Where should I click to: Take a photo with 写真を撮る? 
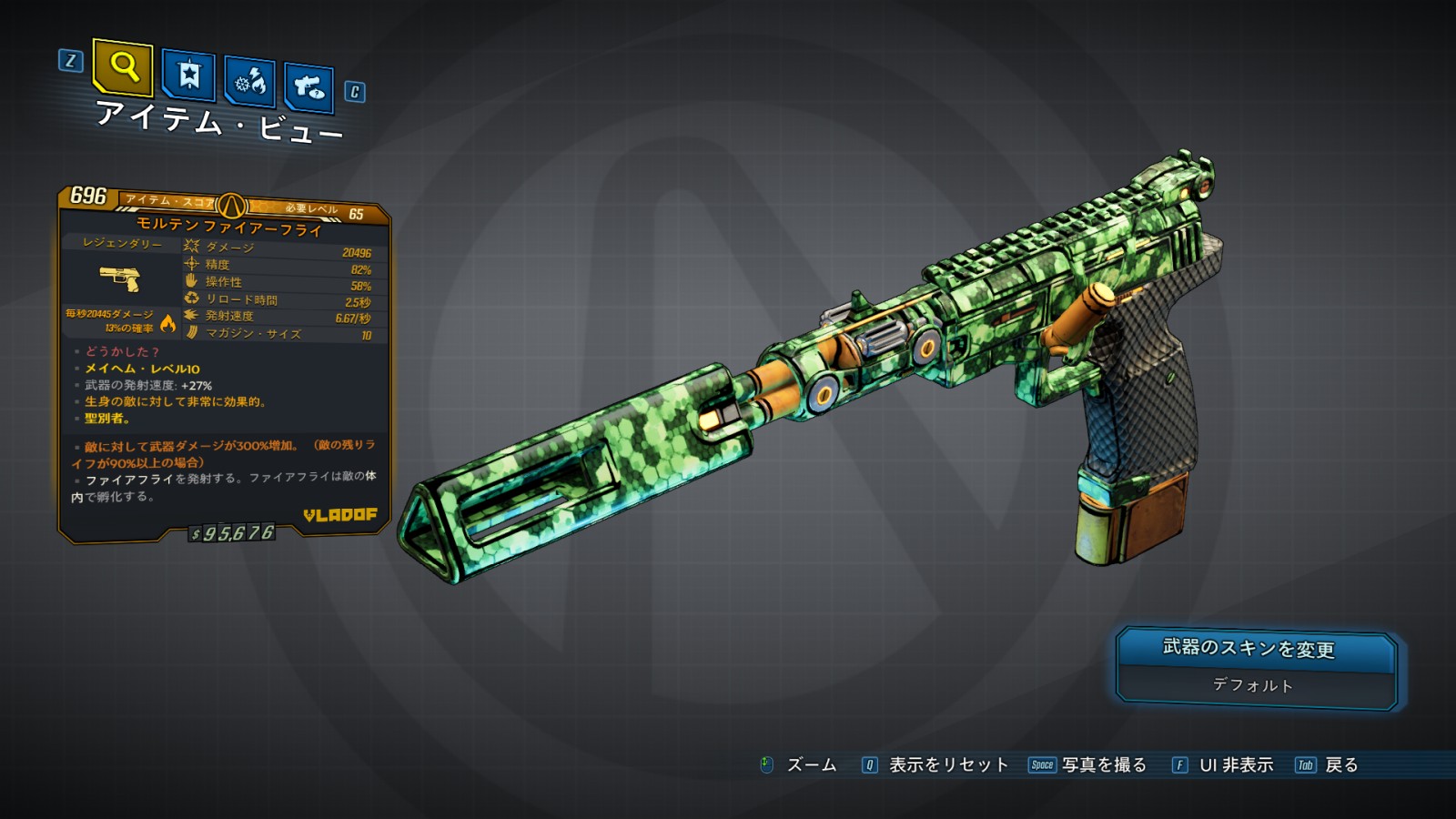pos(1087,765)
